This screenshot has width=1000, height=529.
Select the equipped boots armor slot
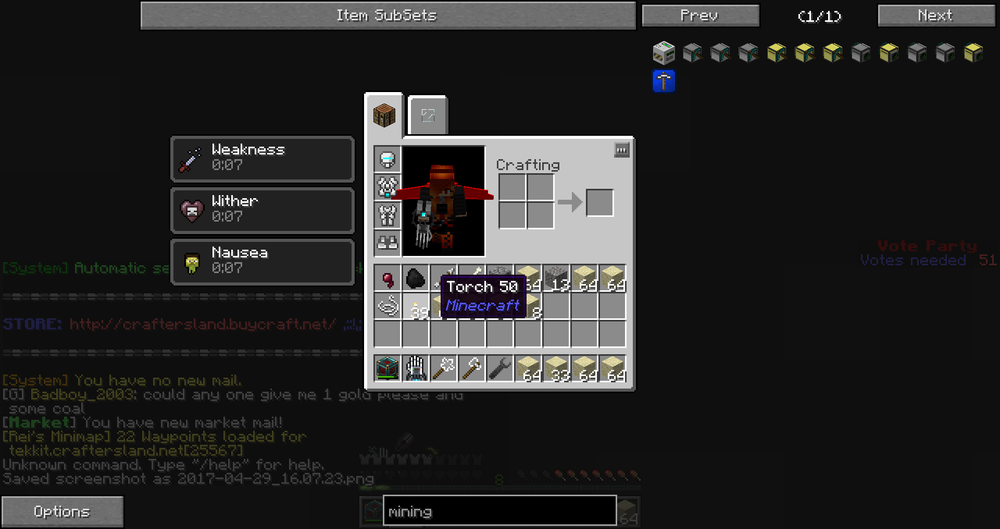click(x=387, y=242)
